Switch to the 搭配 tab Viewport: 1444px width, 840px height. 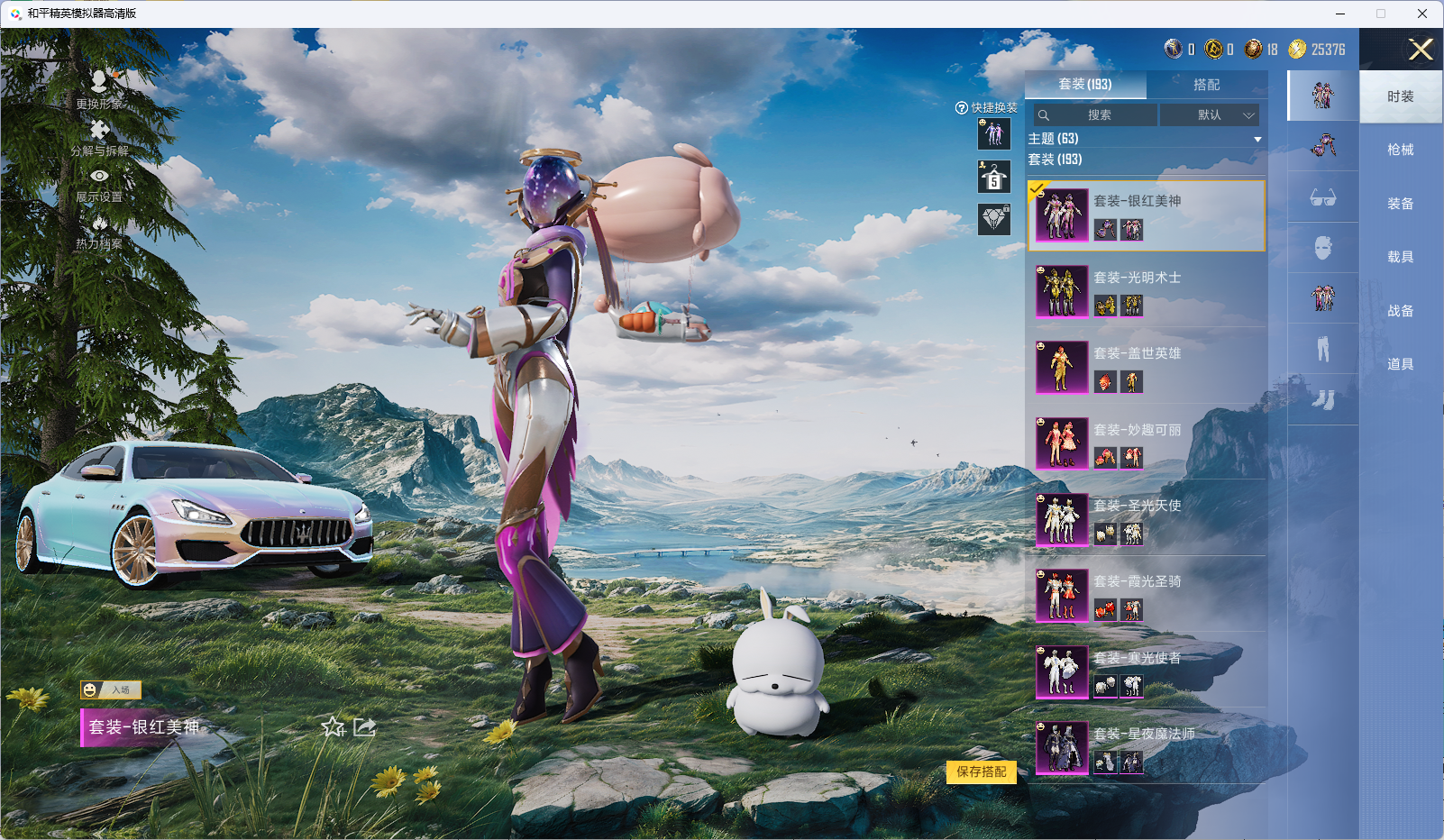point(1206,85)
